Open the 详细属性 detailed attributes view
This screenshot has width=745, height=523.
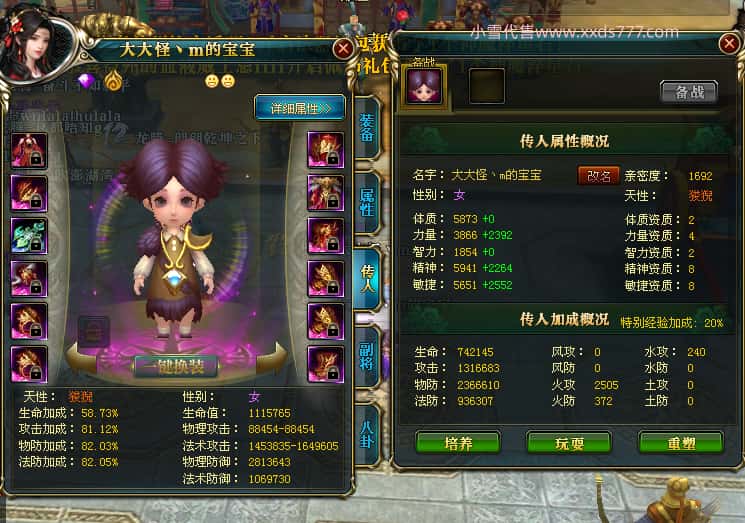pos(300,106)
